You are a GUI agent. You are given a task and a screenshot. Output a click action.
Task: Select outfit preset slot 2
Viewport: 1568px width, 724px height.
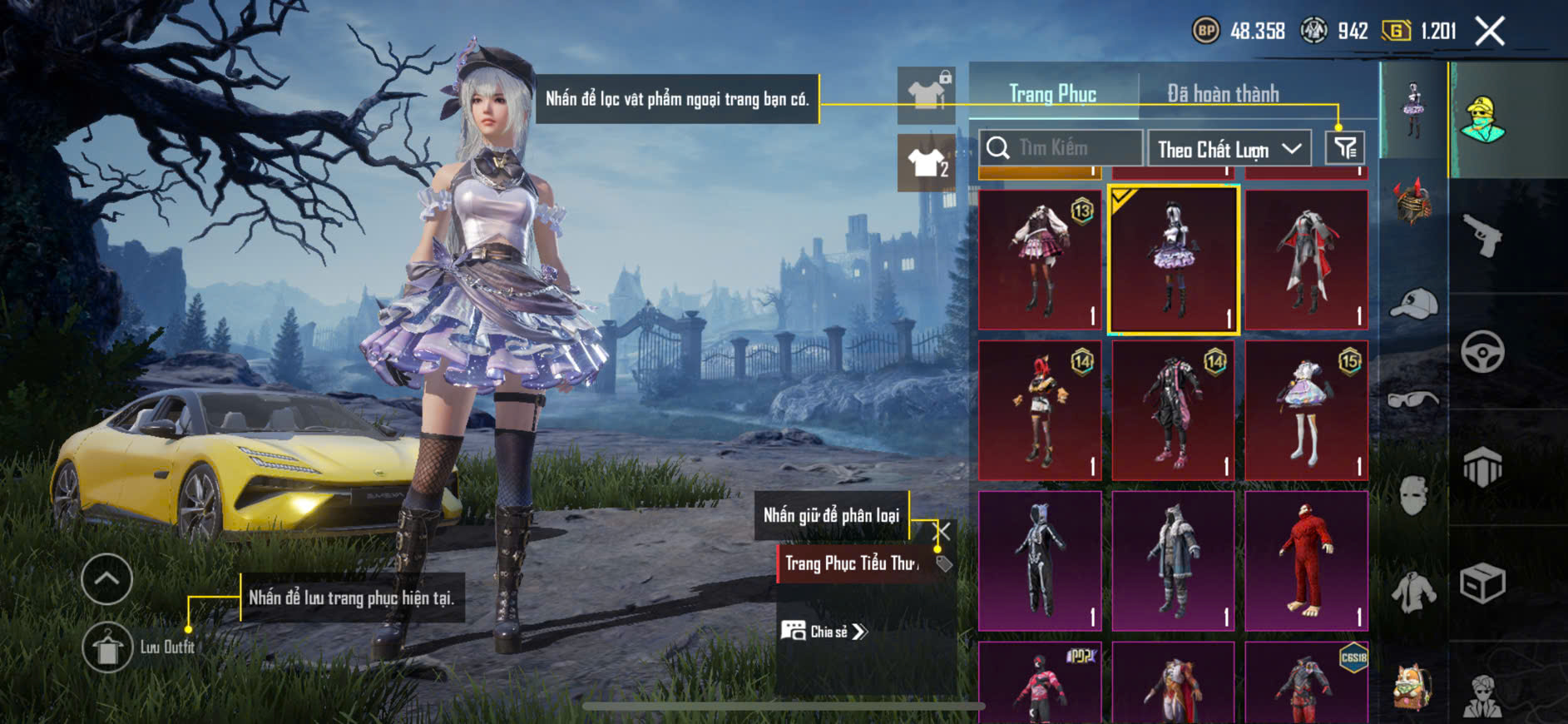tap(927, 162)
